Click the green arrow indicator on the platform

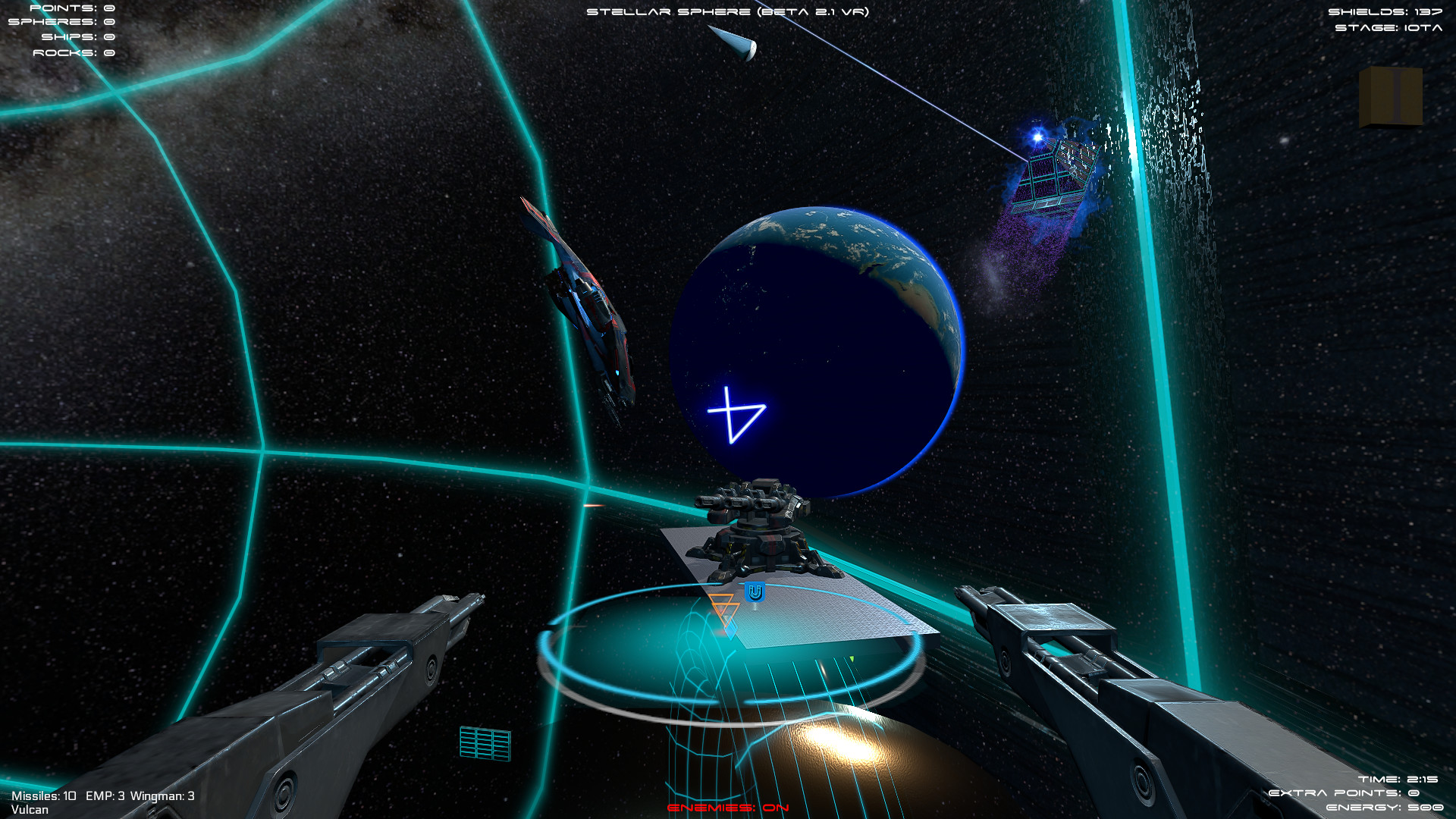pos(852,661)
